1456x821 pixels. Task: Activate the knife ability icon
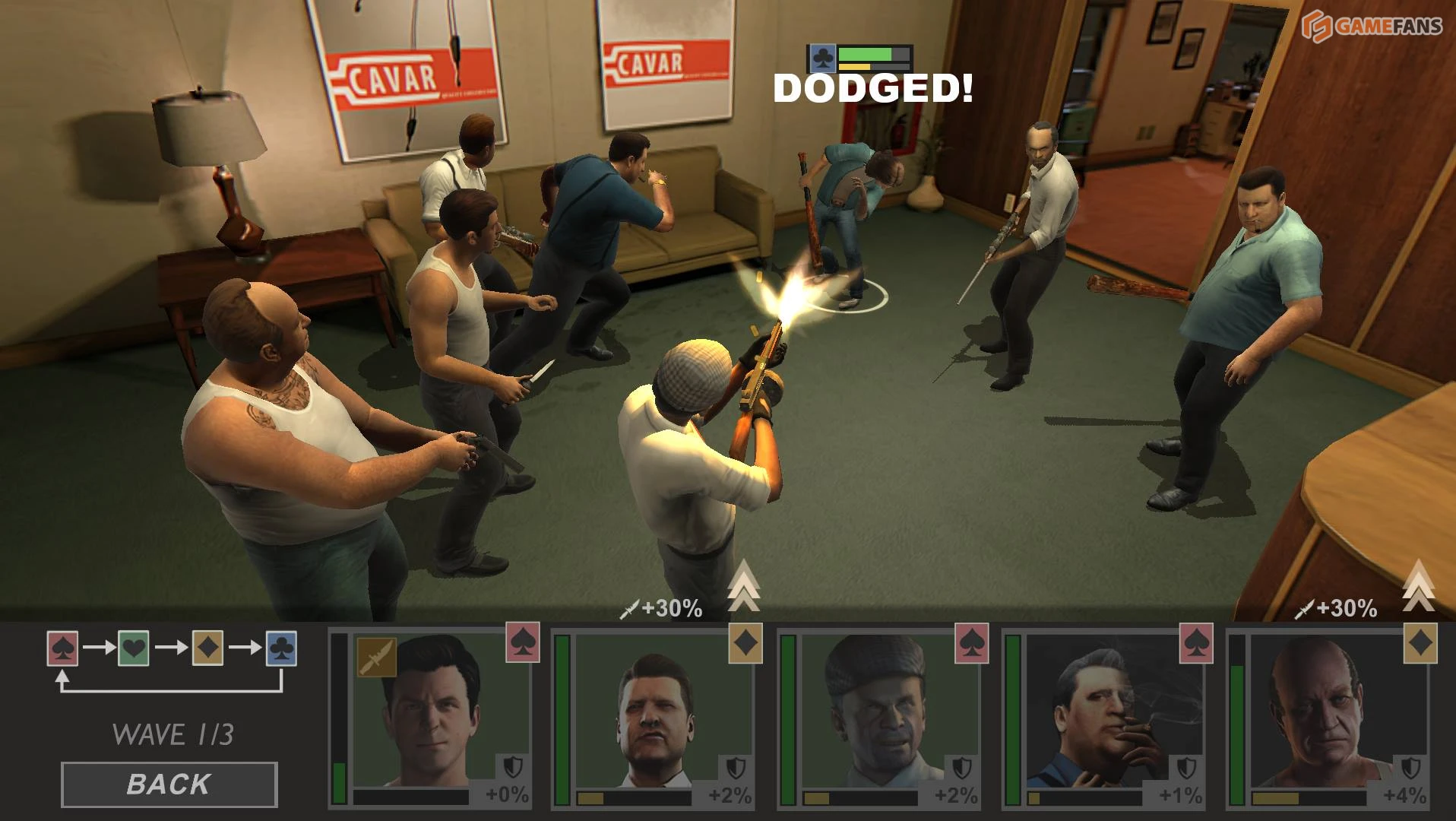pyautogui.click(x=376, y=658)
